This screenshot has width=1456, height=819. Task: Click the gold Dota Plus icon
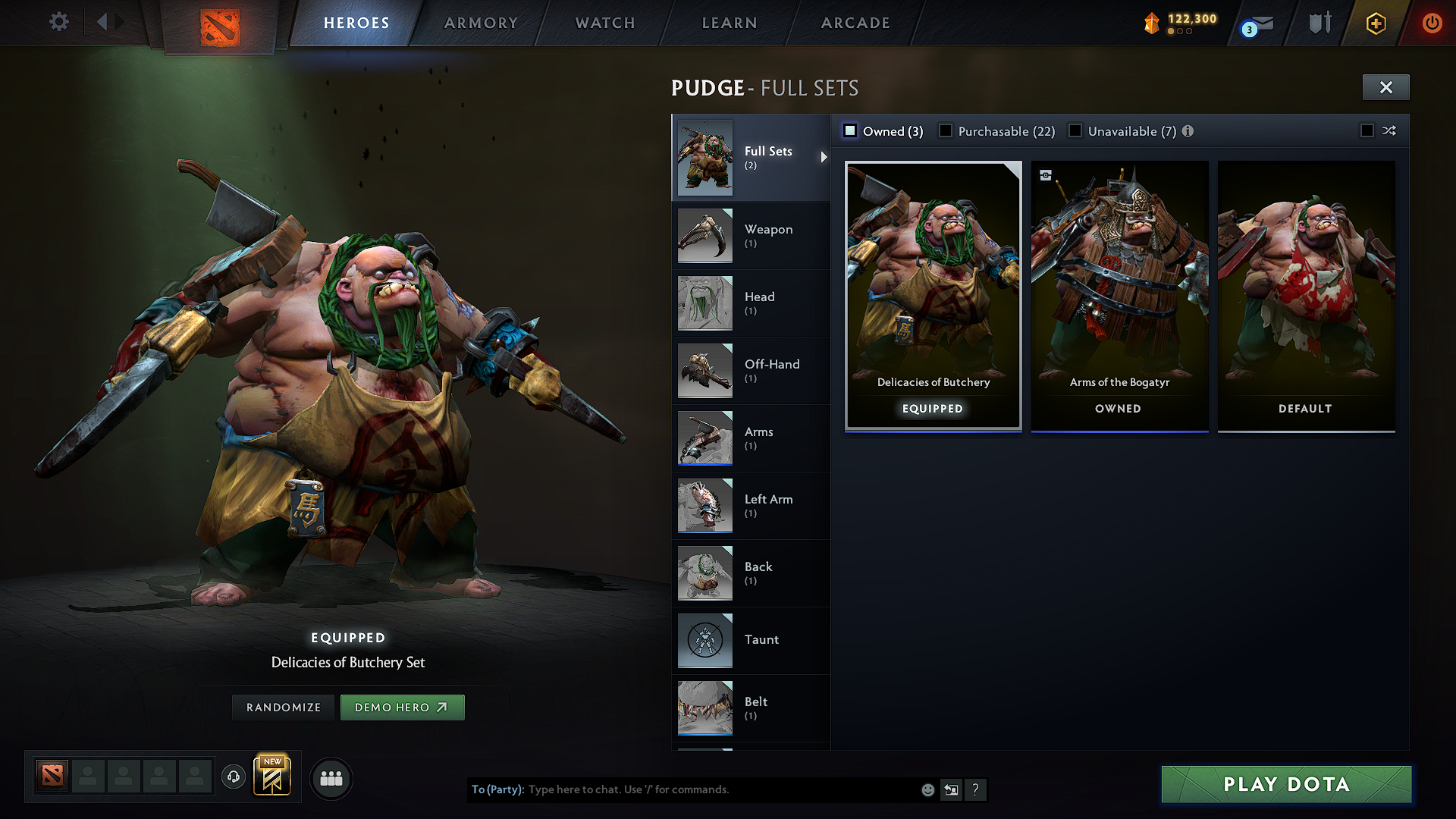point(1376,24)
